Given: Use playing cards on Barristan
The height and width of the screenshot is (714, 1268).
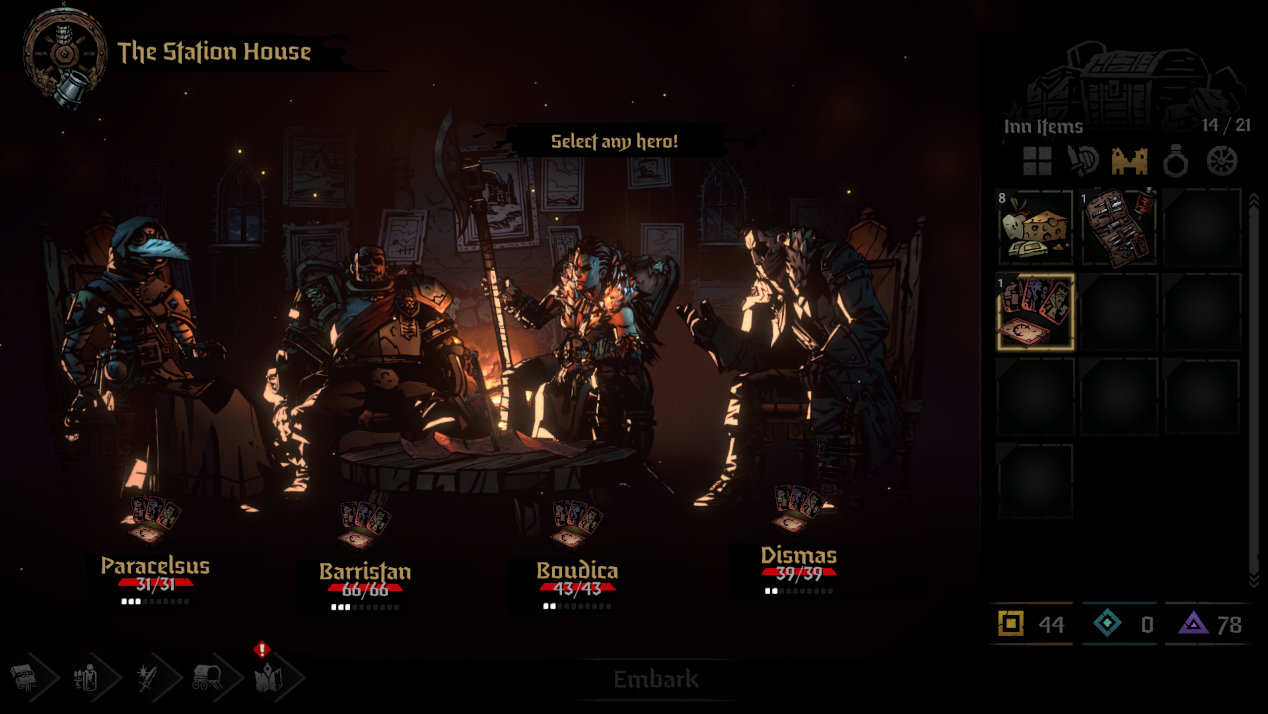Looking at the screenshot, I should (x=365, y=524).
